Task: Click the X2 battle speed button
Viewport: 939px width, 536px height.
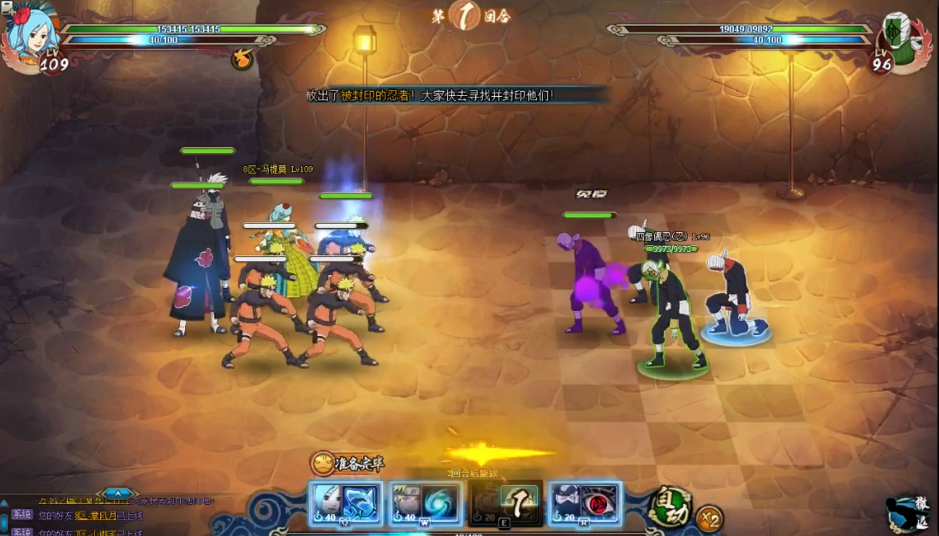Action: coord(709,518)
